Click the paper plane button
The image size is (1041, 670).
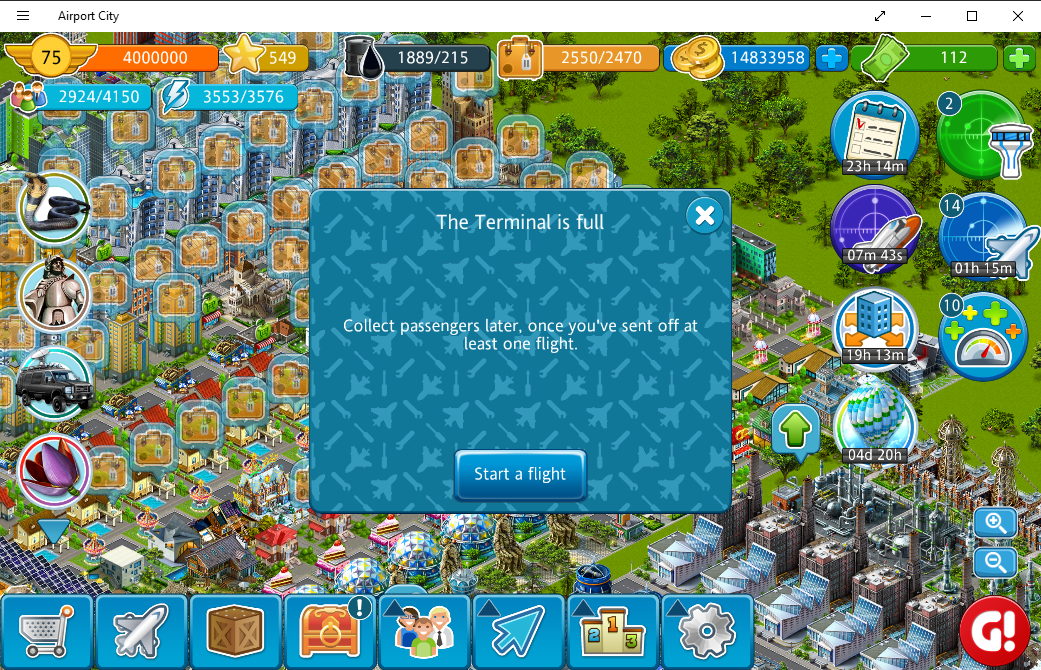click(518, 632)
